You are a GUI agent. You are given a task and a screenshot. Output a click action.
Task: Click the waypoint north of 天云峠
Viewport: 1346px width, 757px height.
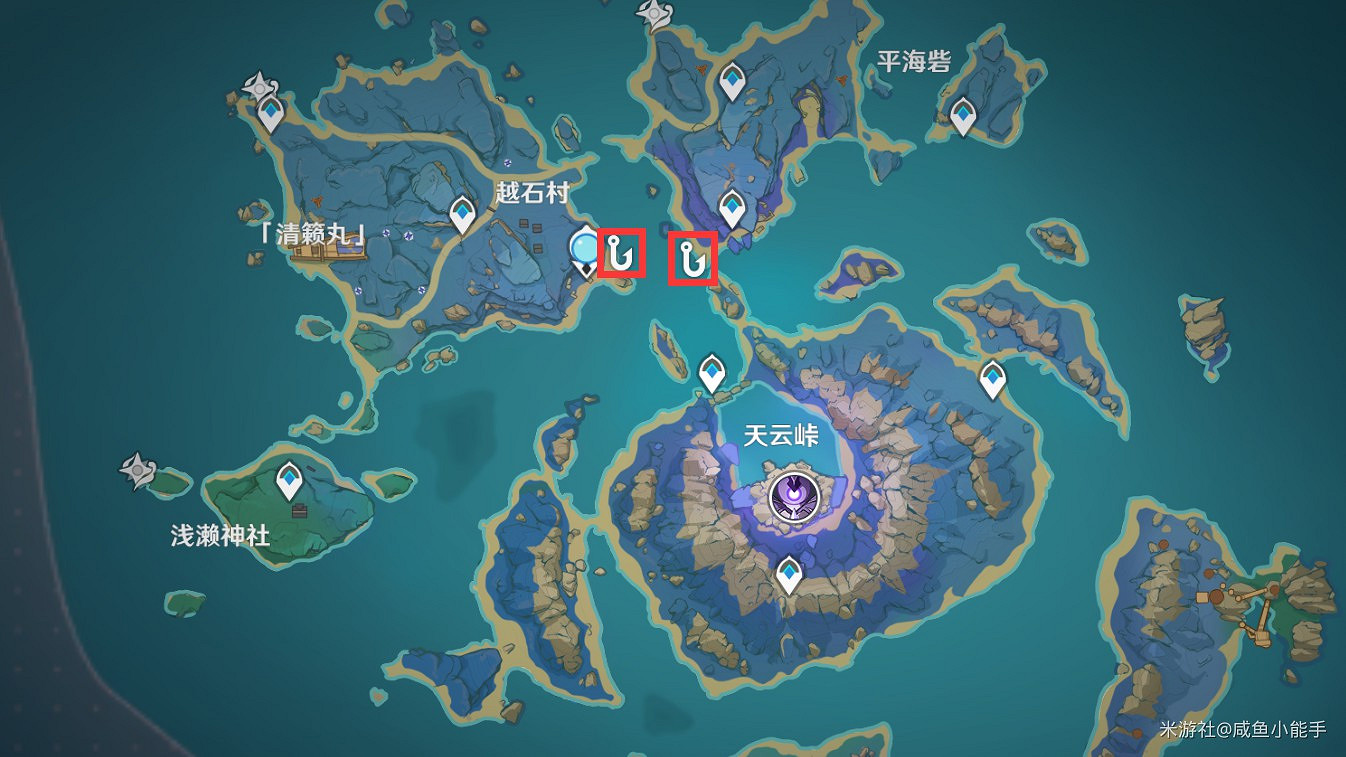[x=712, y=371]
